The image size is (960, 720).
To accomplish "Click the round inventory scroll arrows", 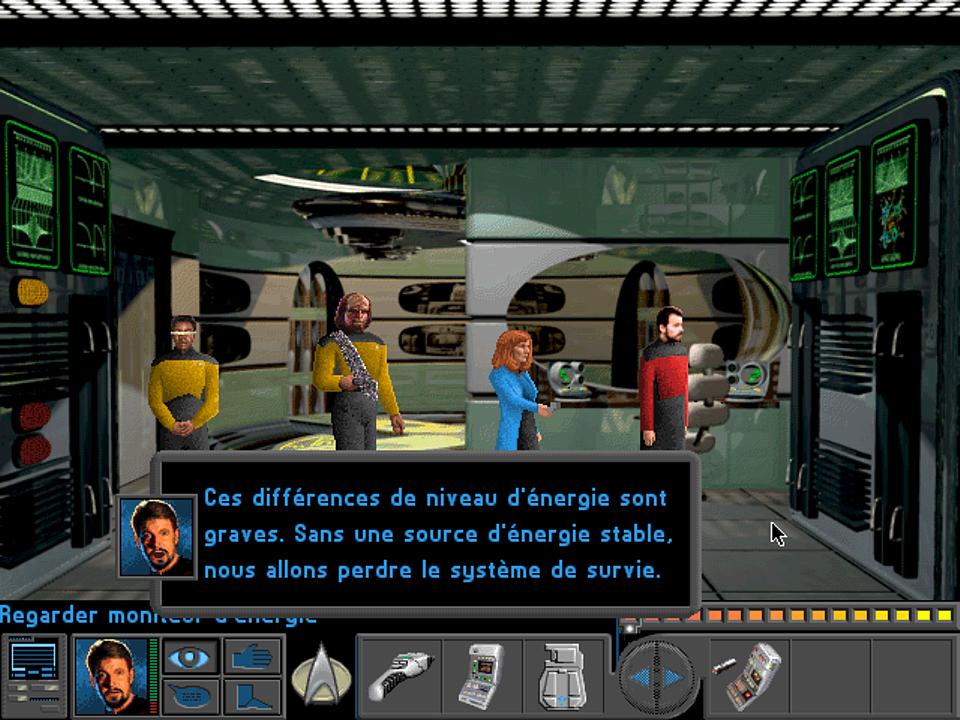I will tap(656, 676).
